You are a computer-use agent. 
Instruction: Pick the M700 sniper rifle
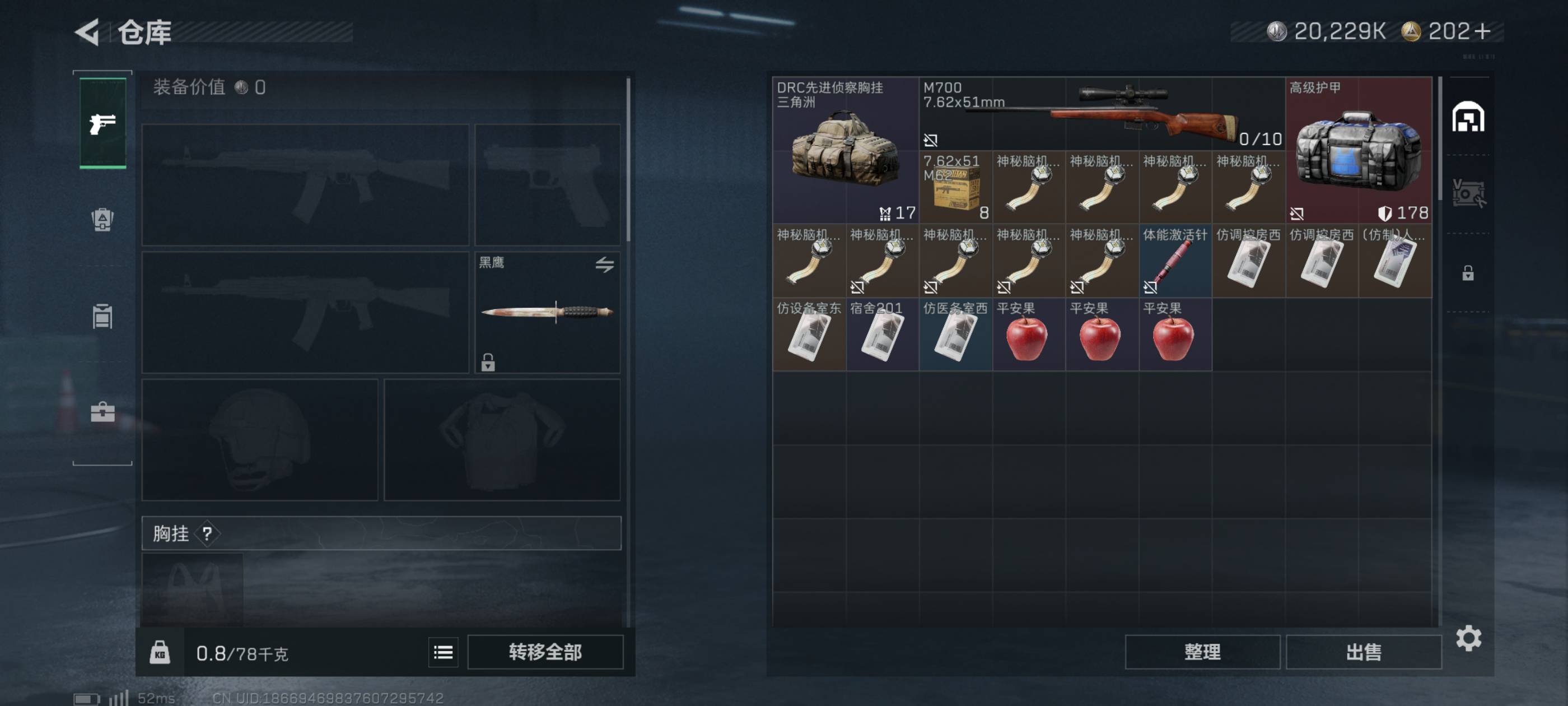[1102, 113]
